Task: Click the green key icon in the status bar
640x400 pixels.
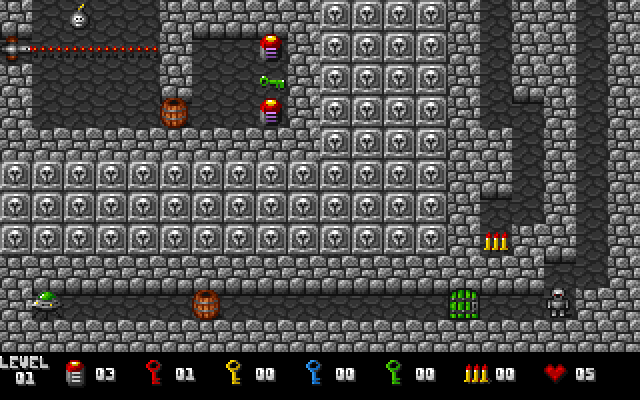Action: [393, 373]
